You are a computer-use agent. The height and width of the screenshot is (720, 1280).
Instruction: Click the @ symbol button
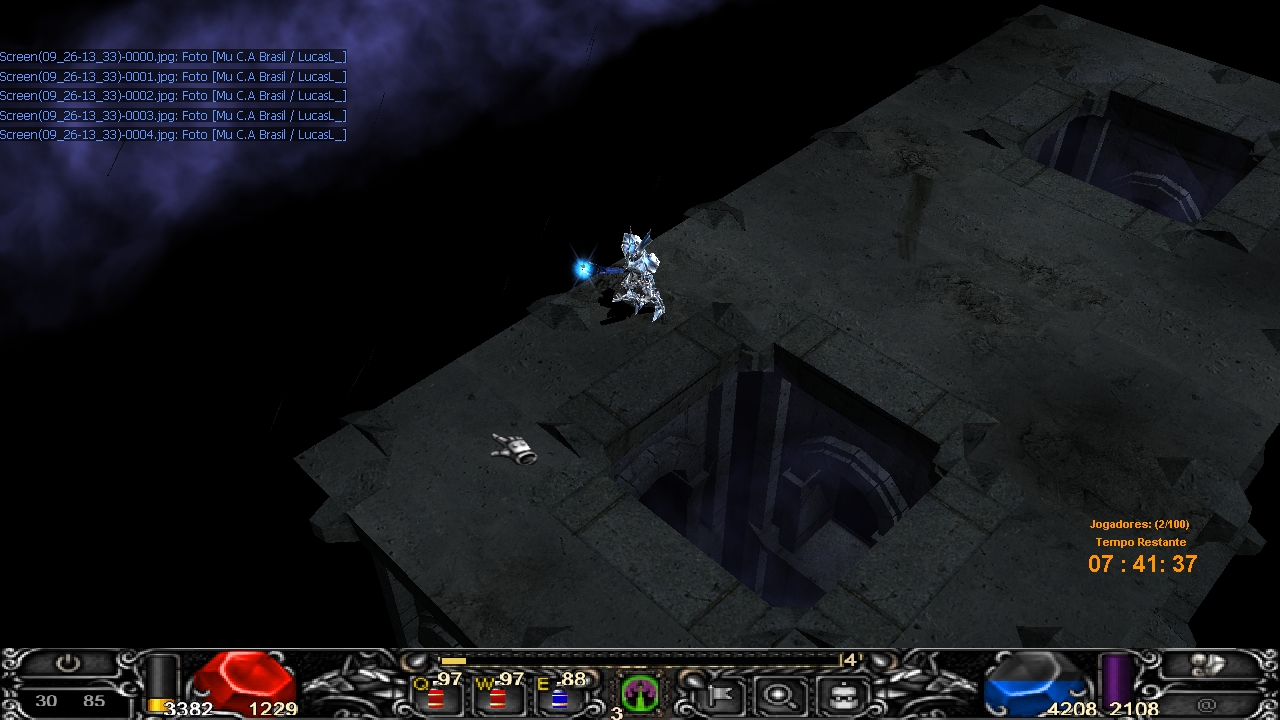pos(1206,705)
